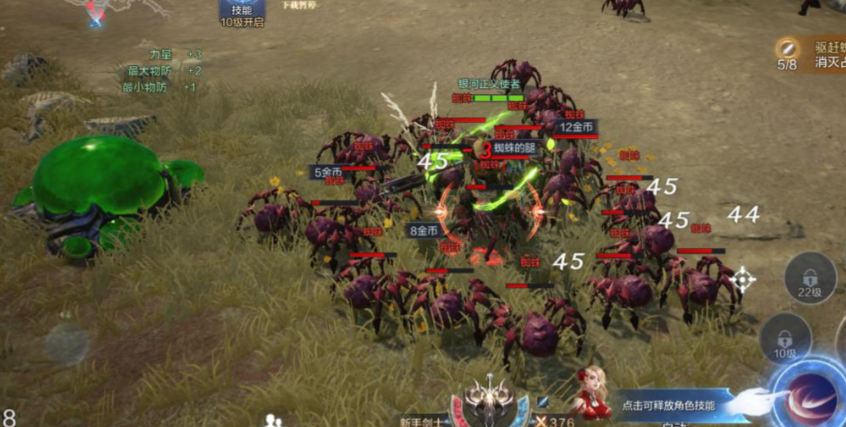Click the 点击可释放角色技能 tutorial hint banner
The height and width of the screenshot is (427, 846).
[x=670, y=405]
